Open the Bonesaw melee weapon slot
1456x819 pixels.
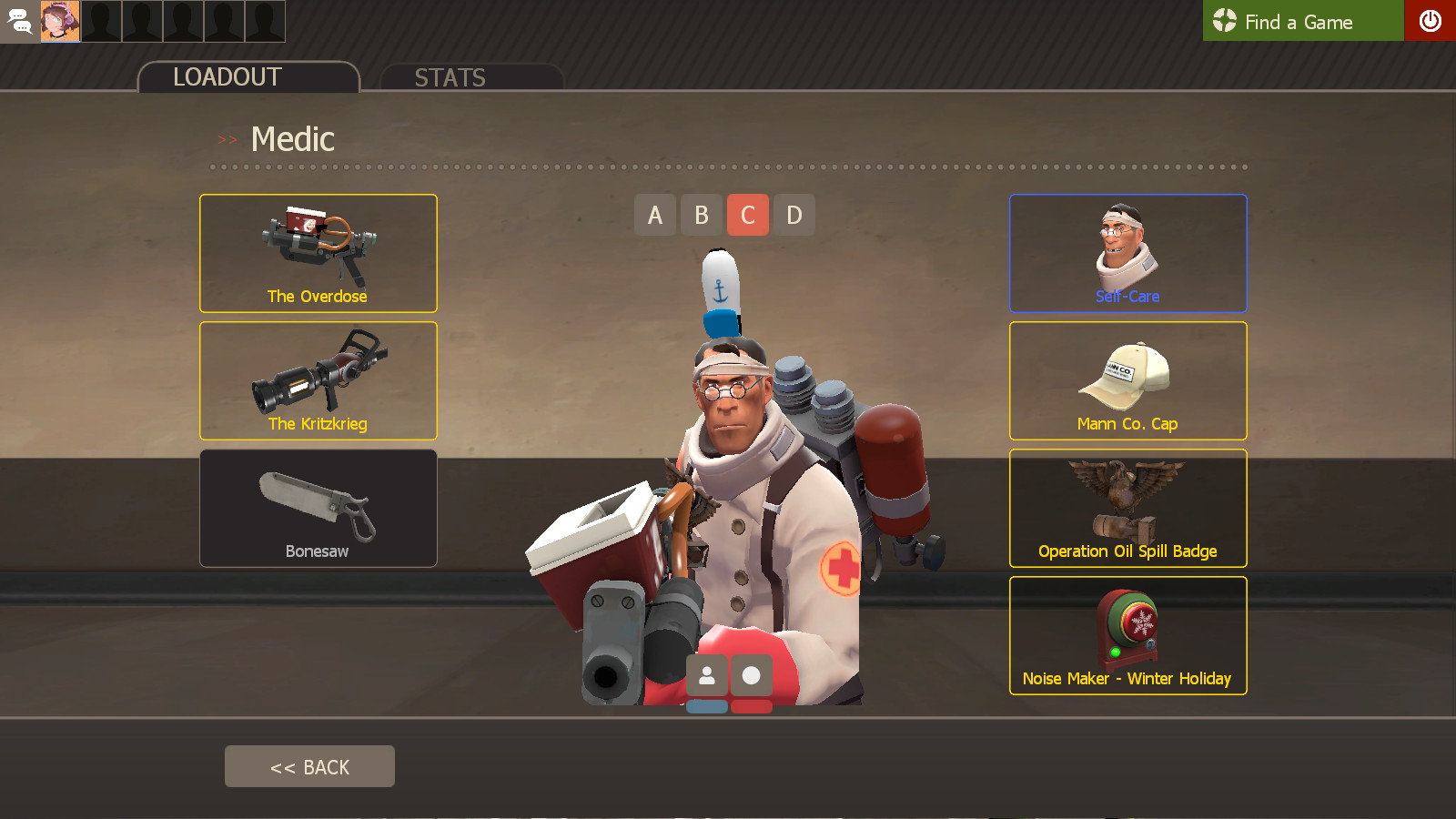pos(318,508)
